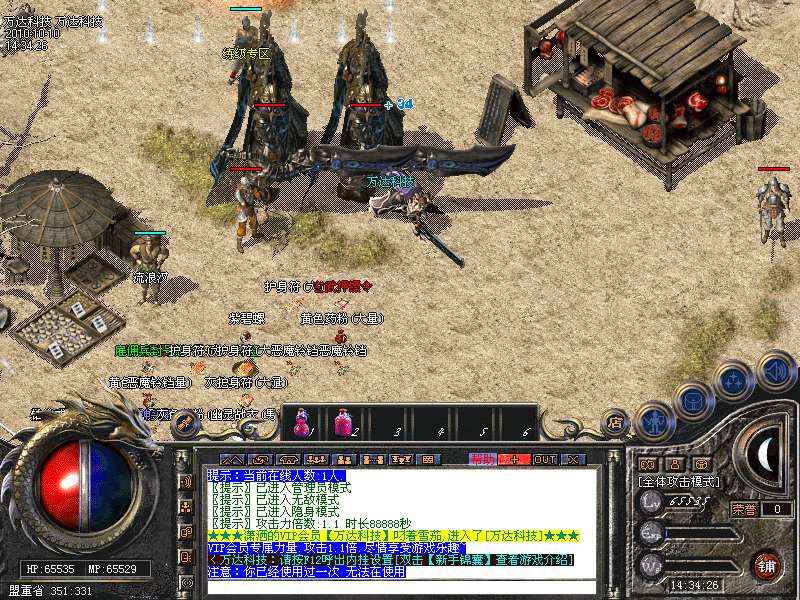
Task: Open the bag inventory round button
Action: (x=692, y=400)
